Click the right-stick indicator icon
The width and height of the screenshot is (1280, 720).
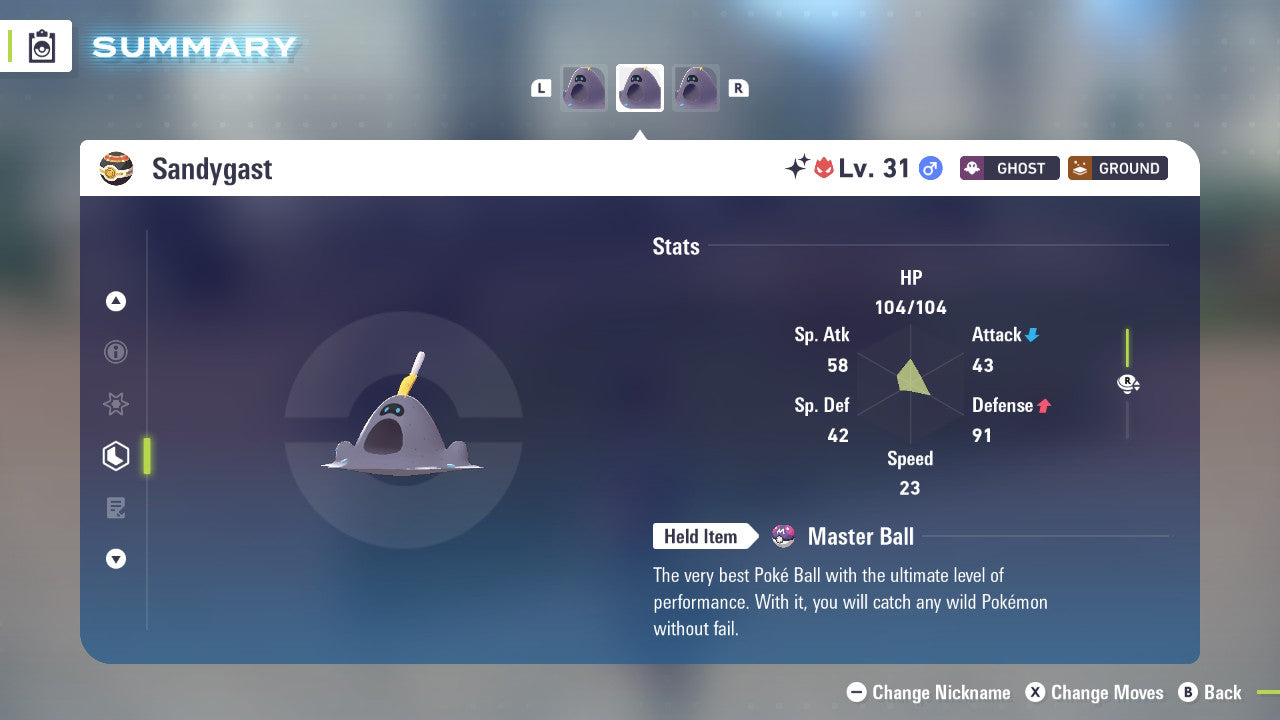[x=1128, y=383]
